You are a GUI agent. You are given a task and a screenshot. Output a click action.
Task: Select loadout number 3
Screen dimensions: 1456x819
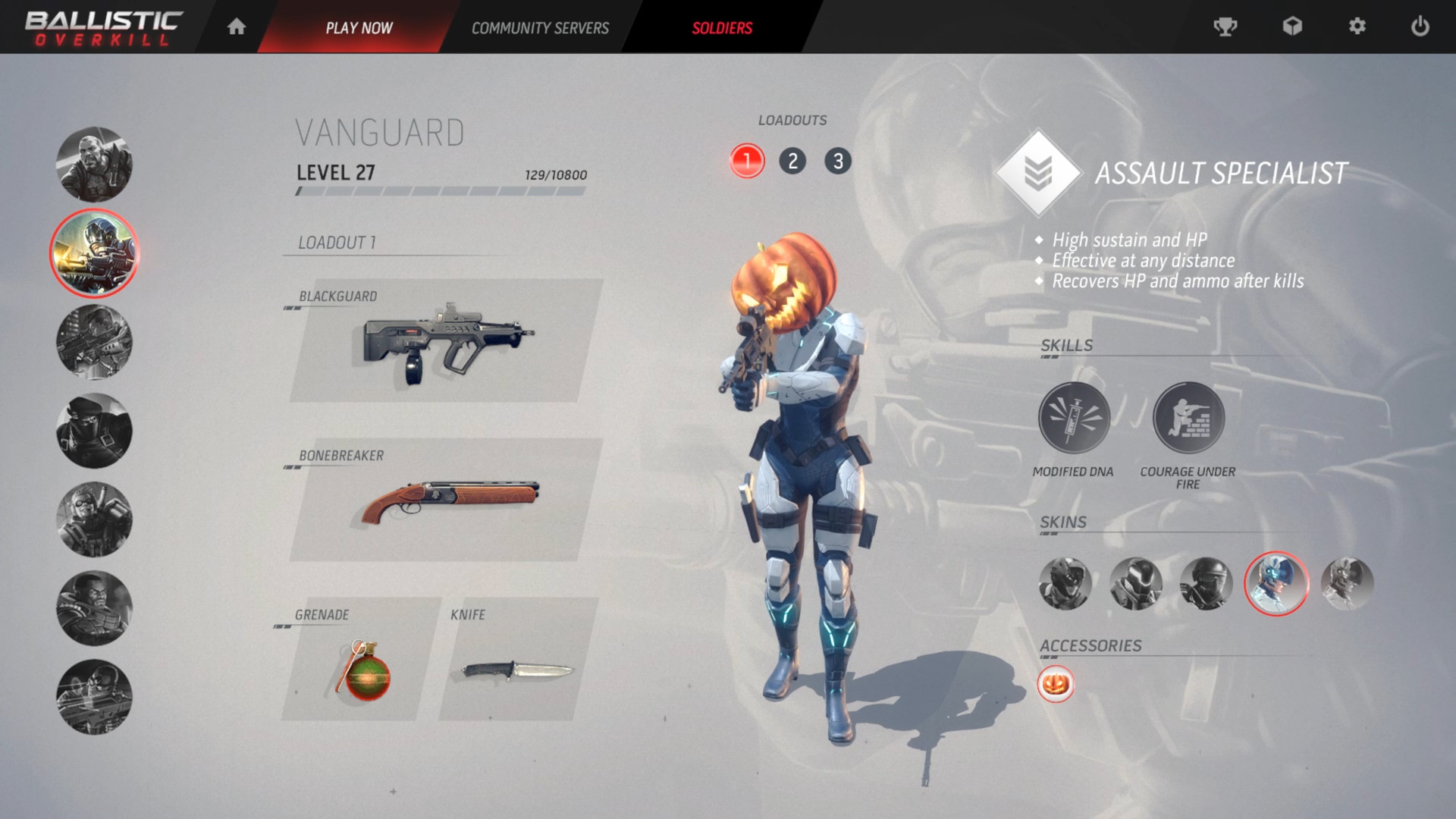[838, 161]
